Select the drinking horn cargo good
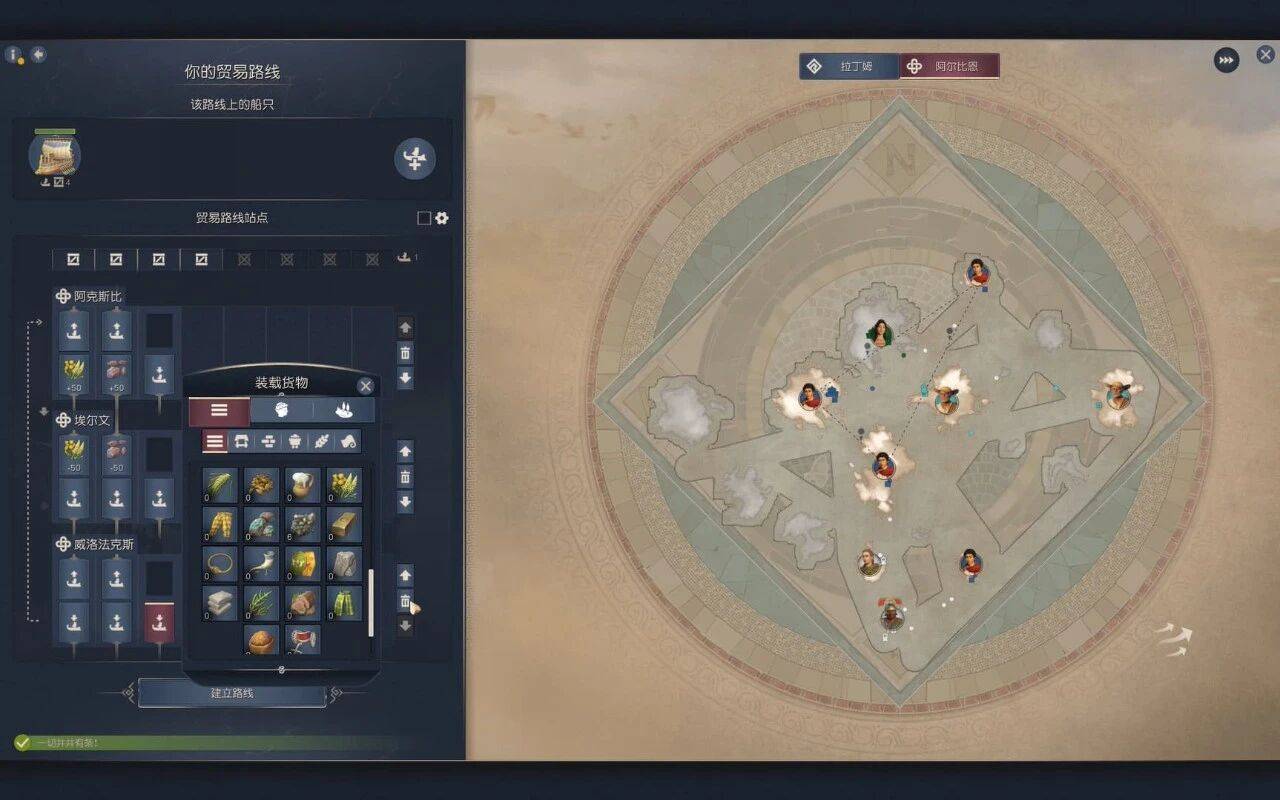This screenshot has height=800, width=1280. click(x=261, y=564)
